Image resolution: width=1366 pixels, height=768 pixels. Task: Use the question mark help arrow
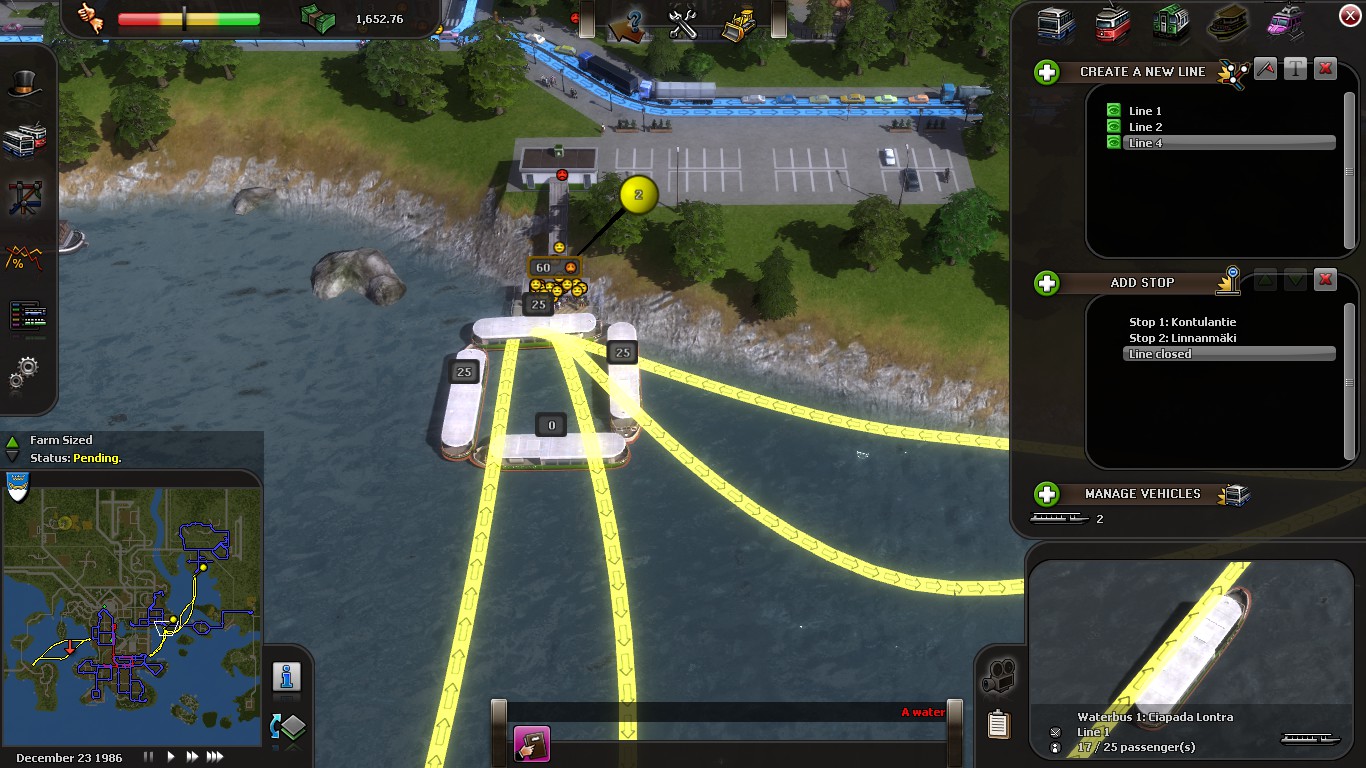(629, 24)
